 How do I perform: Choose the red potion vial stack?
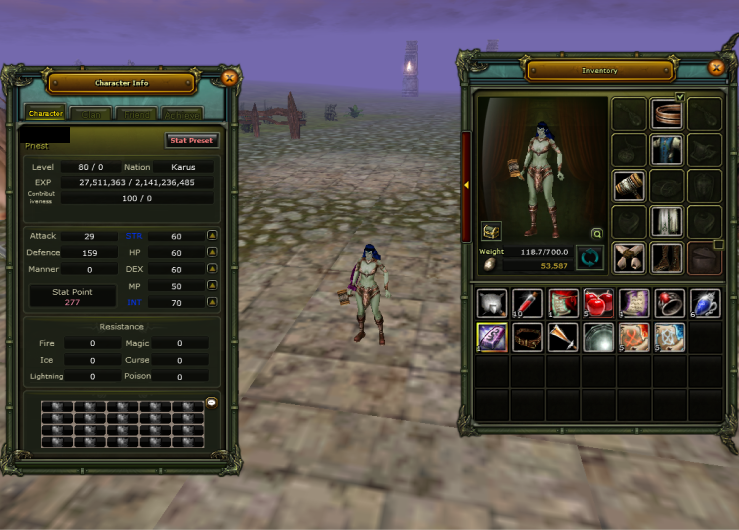point(526,303)
